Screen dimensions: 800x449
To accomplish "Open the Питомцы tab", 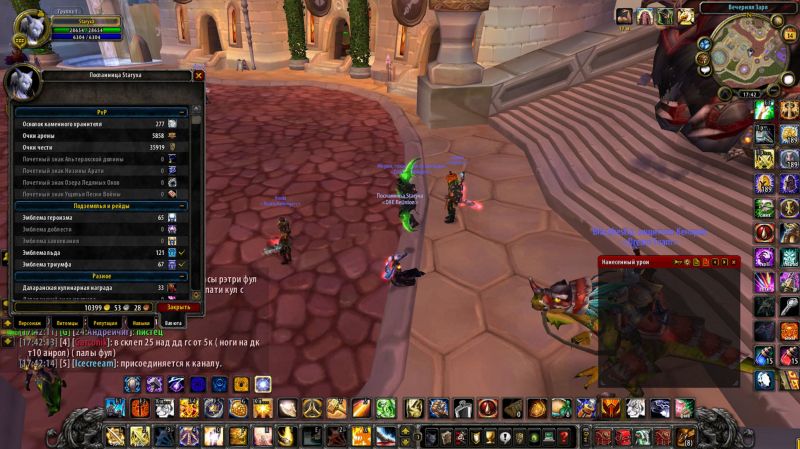I will tap(67, 323).
